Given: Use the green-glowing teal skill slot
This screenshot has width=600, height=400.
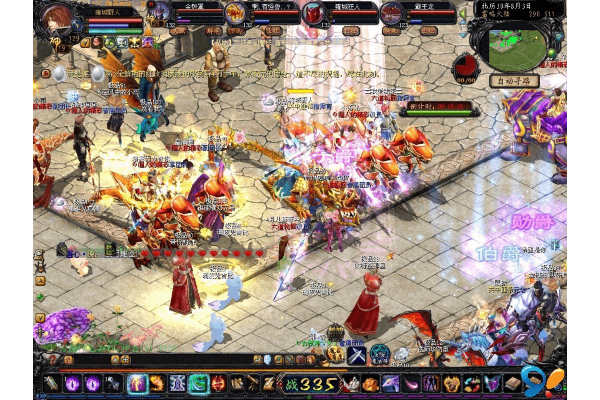Looking at the screenshot, I should pos(198,384).
